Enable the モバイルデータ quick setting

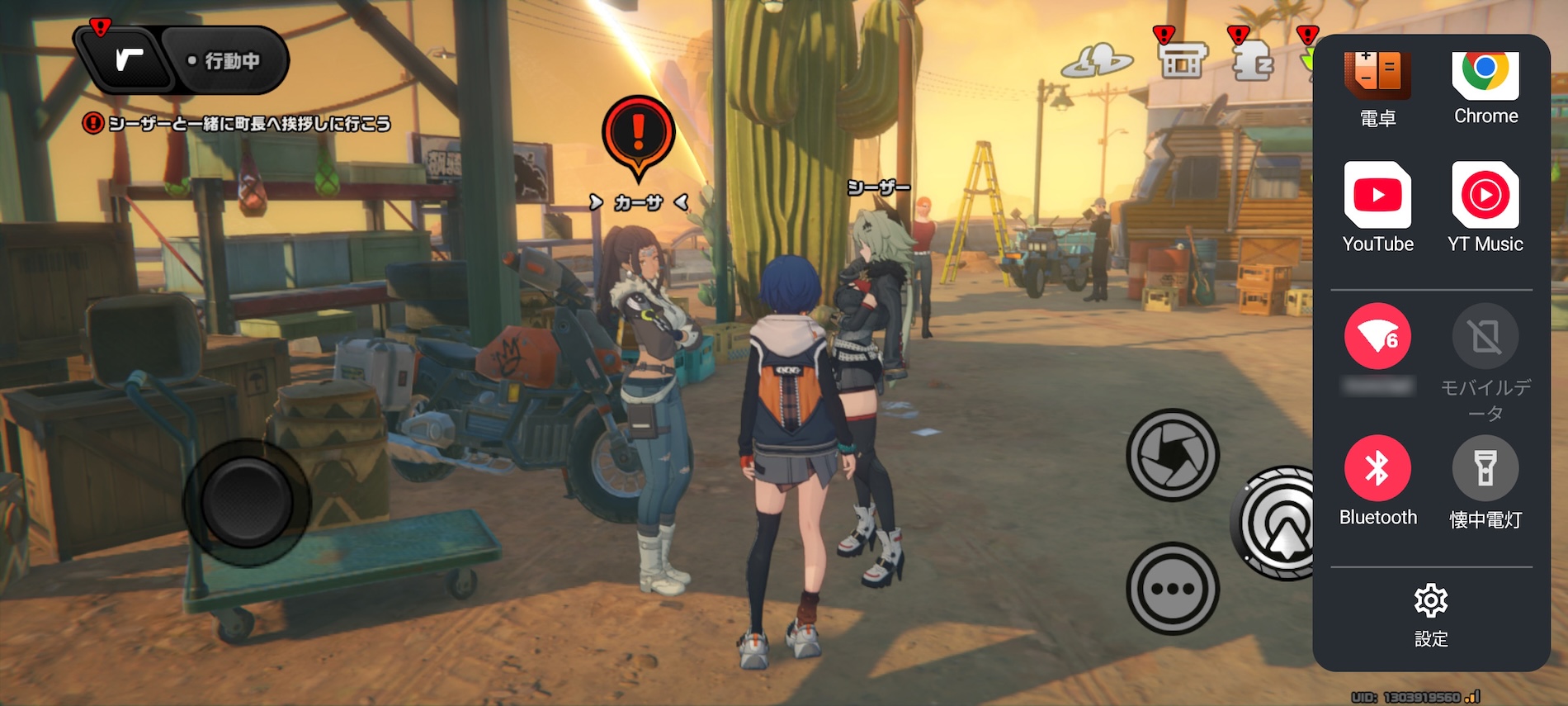1485,337
